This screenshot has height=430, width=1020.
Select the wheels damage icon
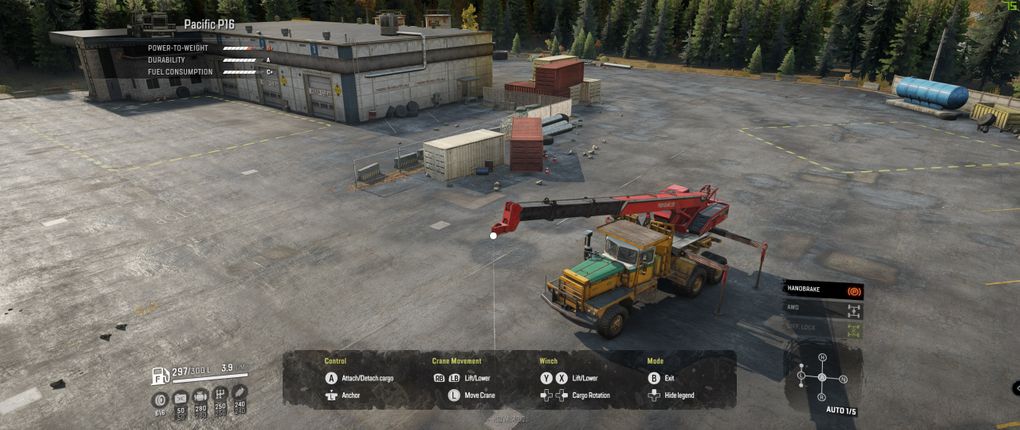pos(160,400)
